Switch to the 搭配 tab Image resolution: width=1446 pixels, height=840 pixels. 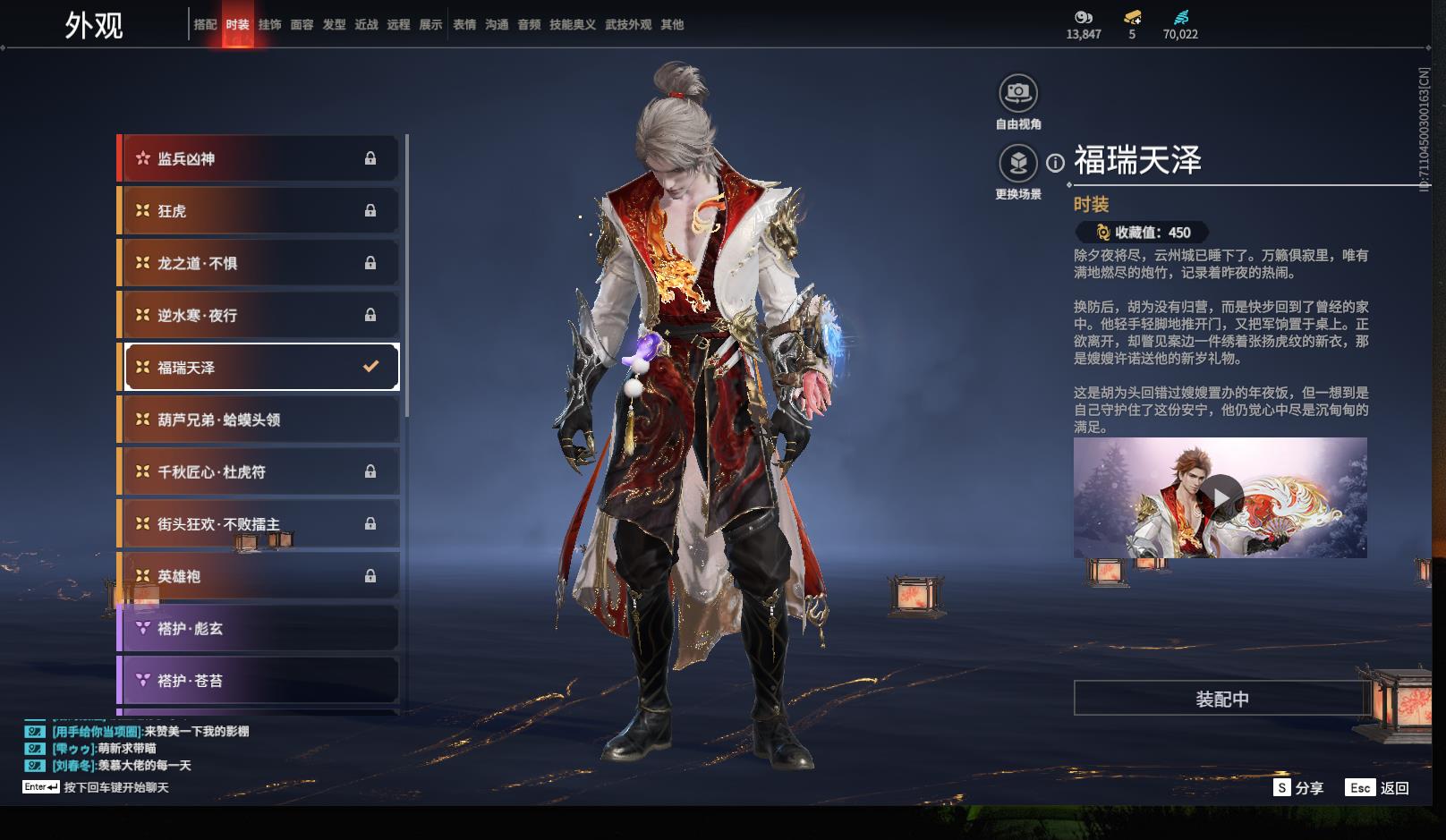pos(205,25)
